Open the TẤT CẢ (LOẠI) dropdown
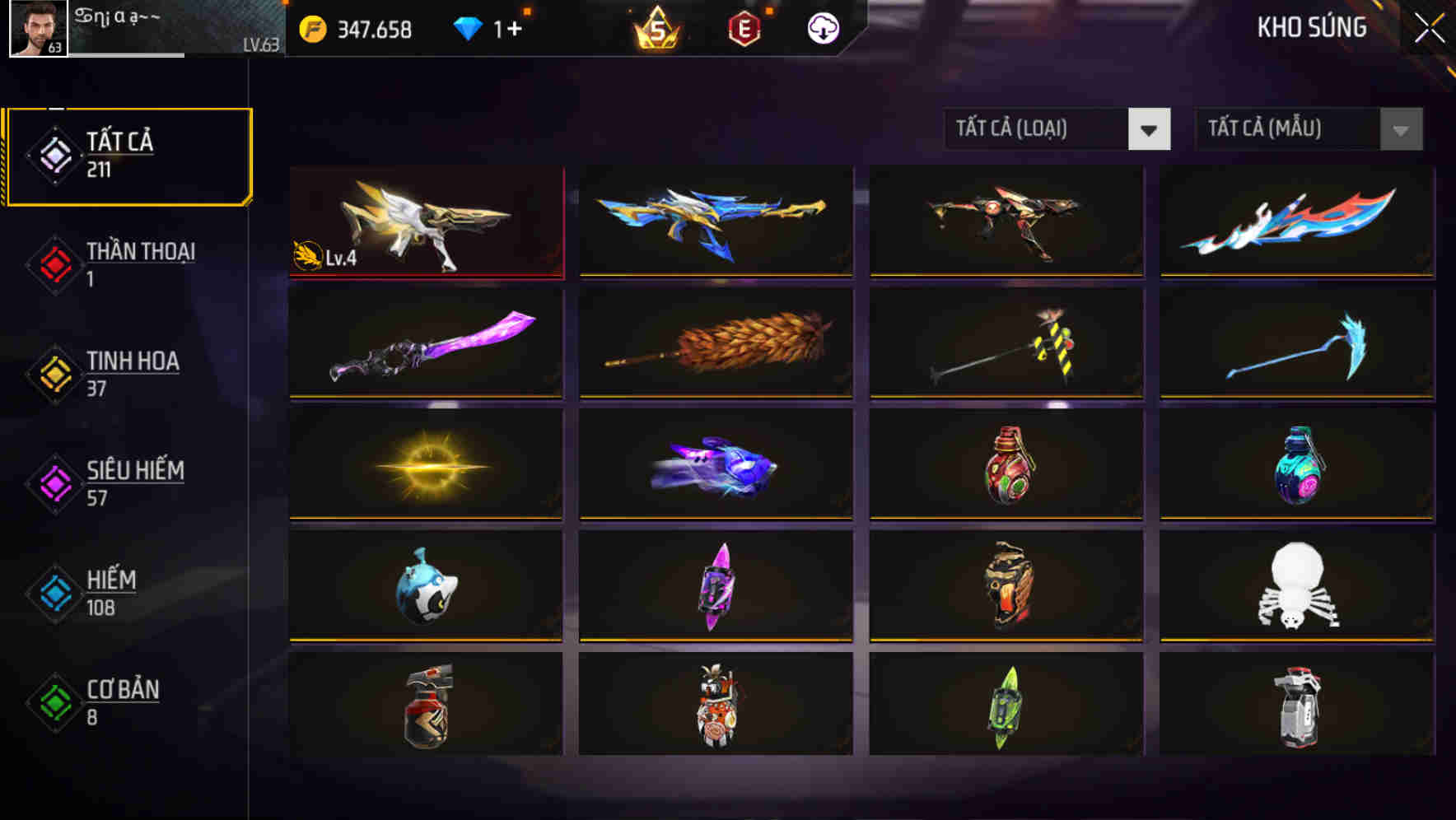The width and height of the screenshot is (1456, 820). pos(1038,129)
